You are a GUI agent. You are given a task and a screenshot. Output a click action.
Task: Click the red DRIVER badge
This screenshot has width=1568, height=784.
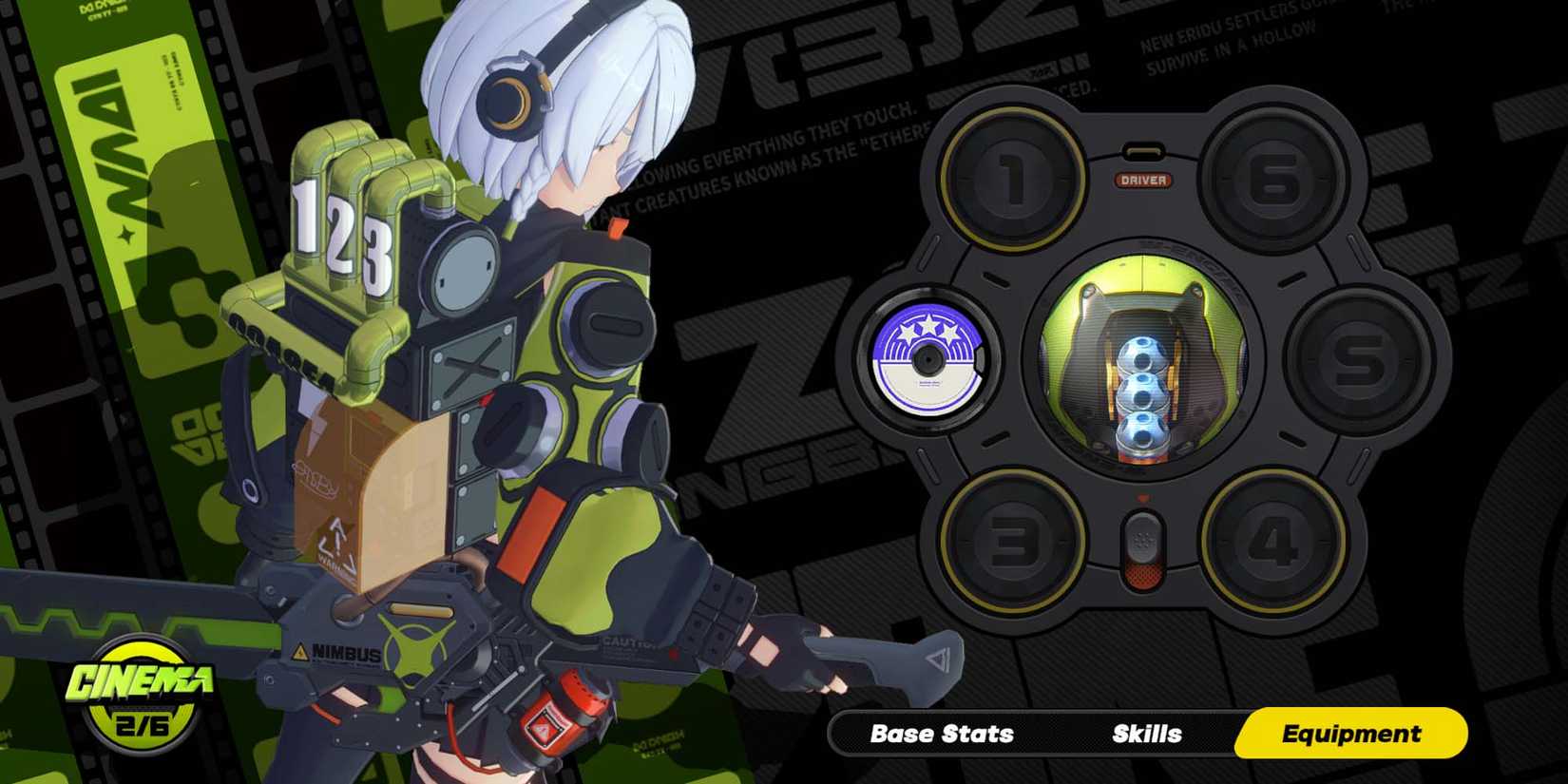point(1146,180)
